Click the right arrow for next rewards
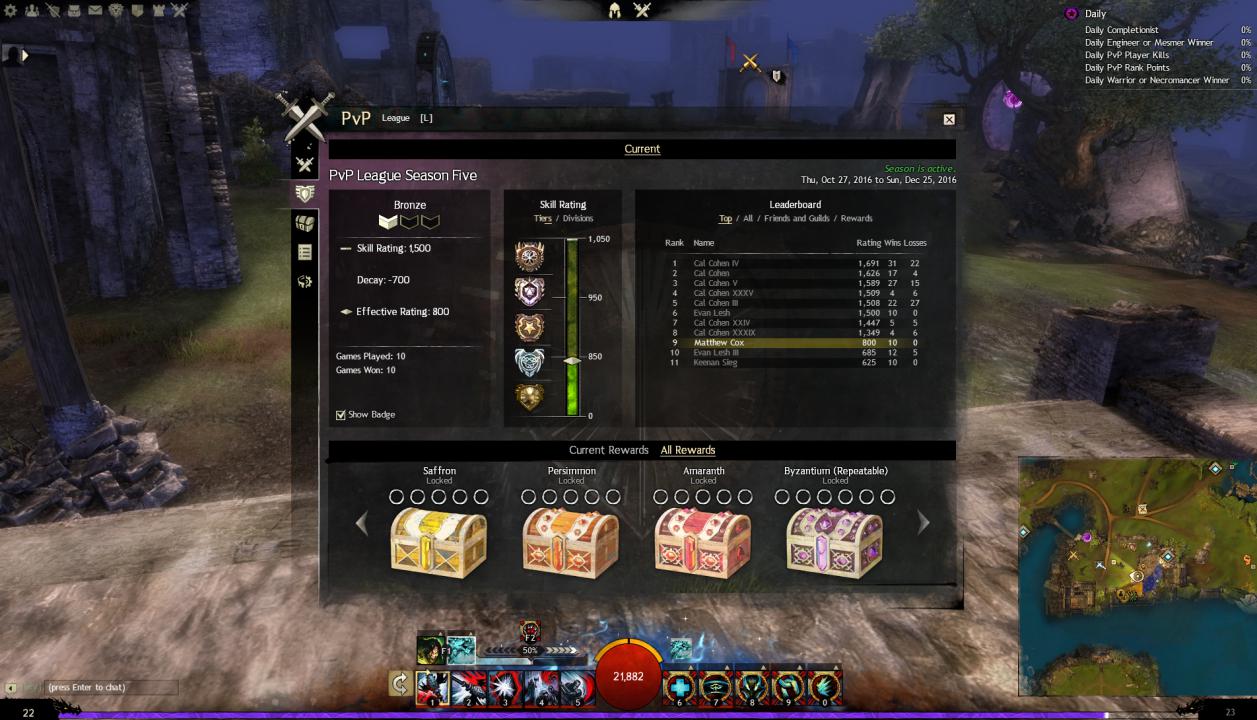Viewport: 1257px width, 720px height. click(x=923, y=522)
